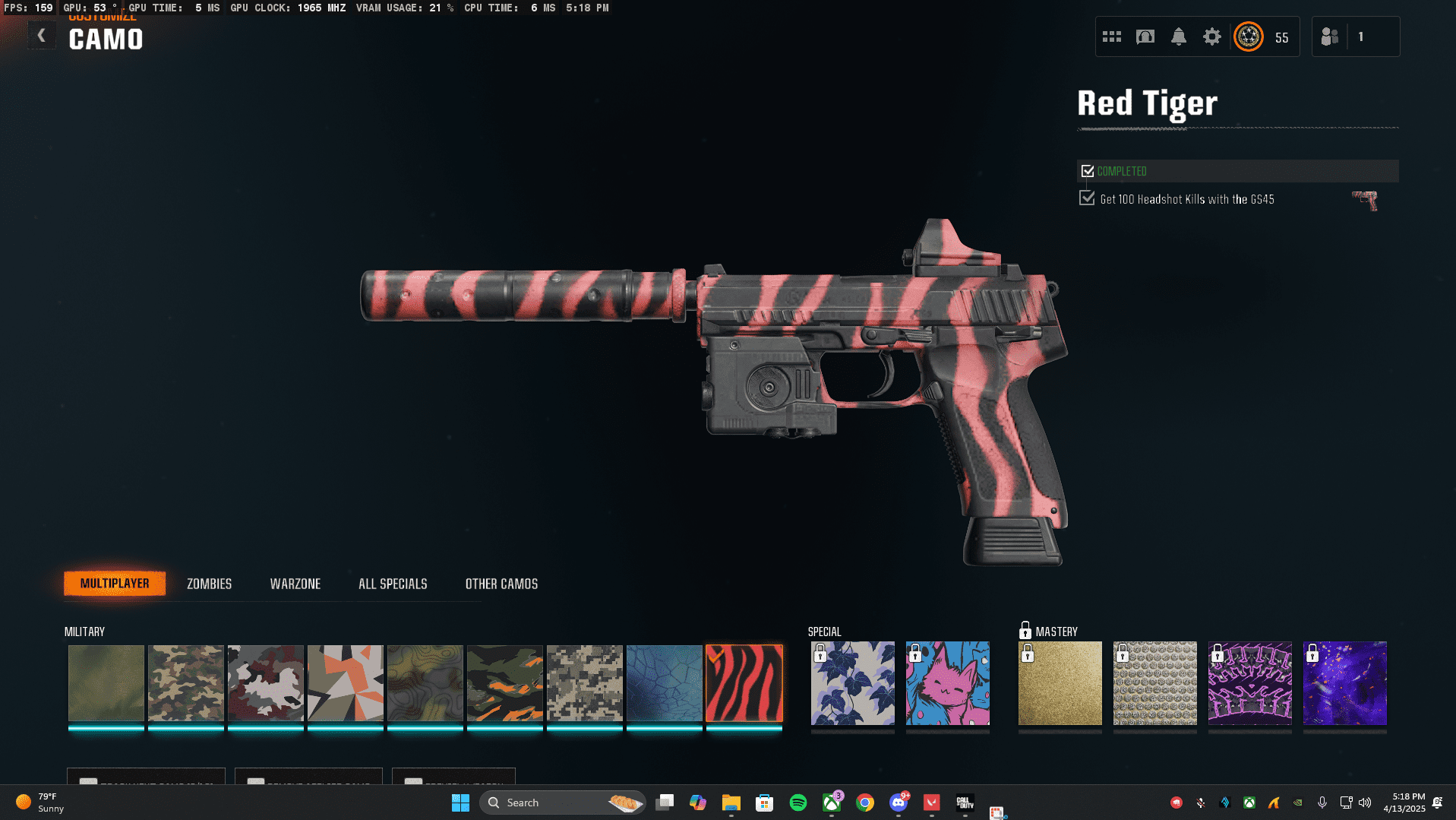Choose the purple galaxy mastery camo
The image size is (1456, 820).
click(1344, 683)
